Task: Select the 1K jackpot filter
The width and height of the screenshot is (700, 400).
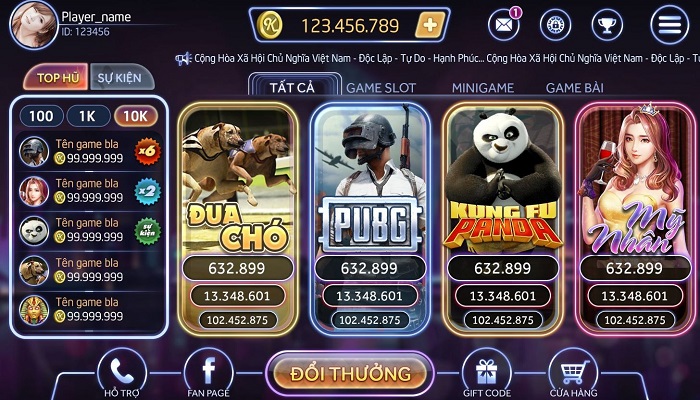Action: pyautogui.click(x=87, y=116)
